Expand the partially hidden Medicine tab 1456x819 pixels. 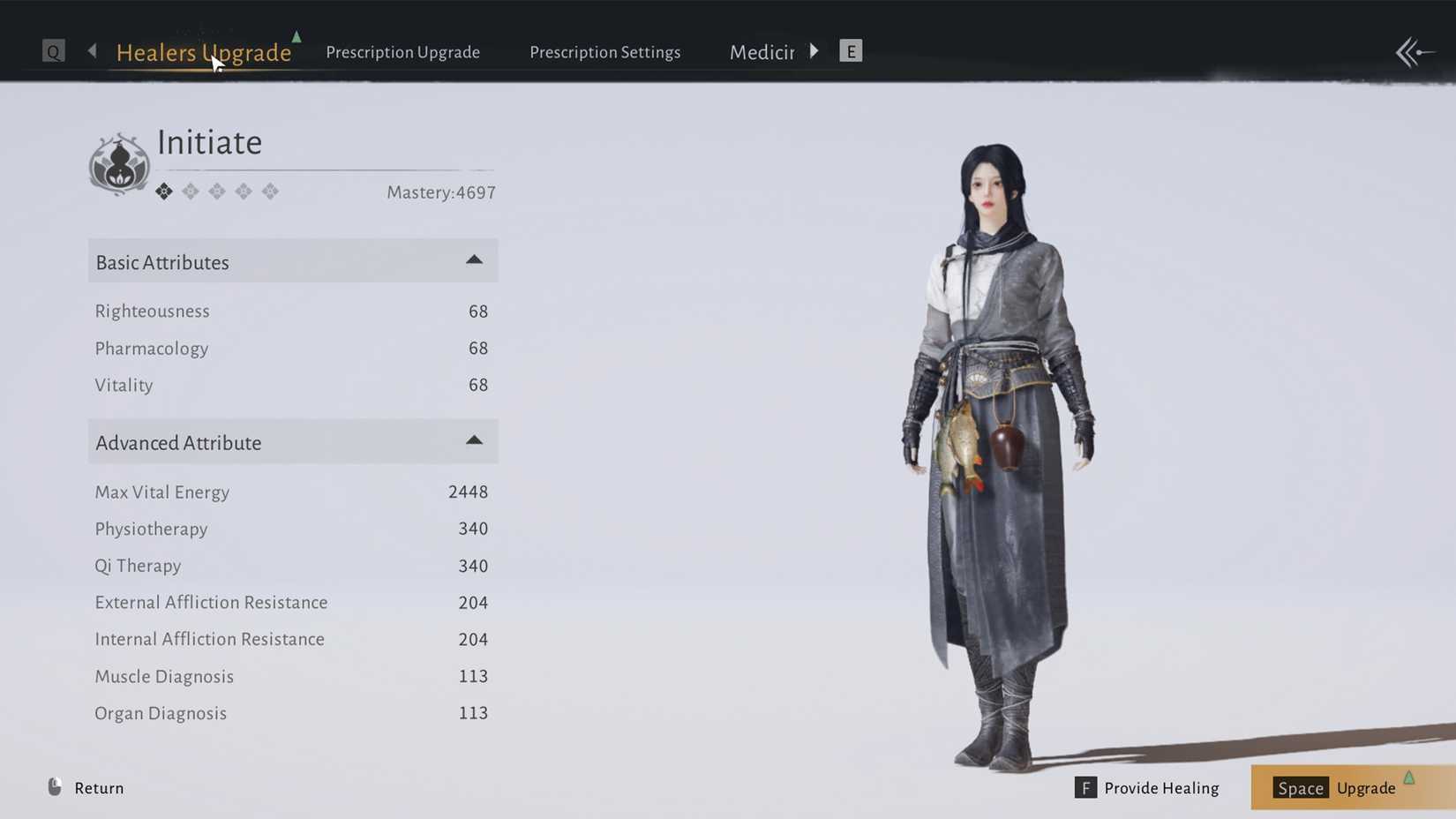pos(762,51)
